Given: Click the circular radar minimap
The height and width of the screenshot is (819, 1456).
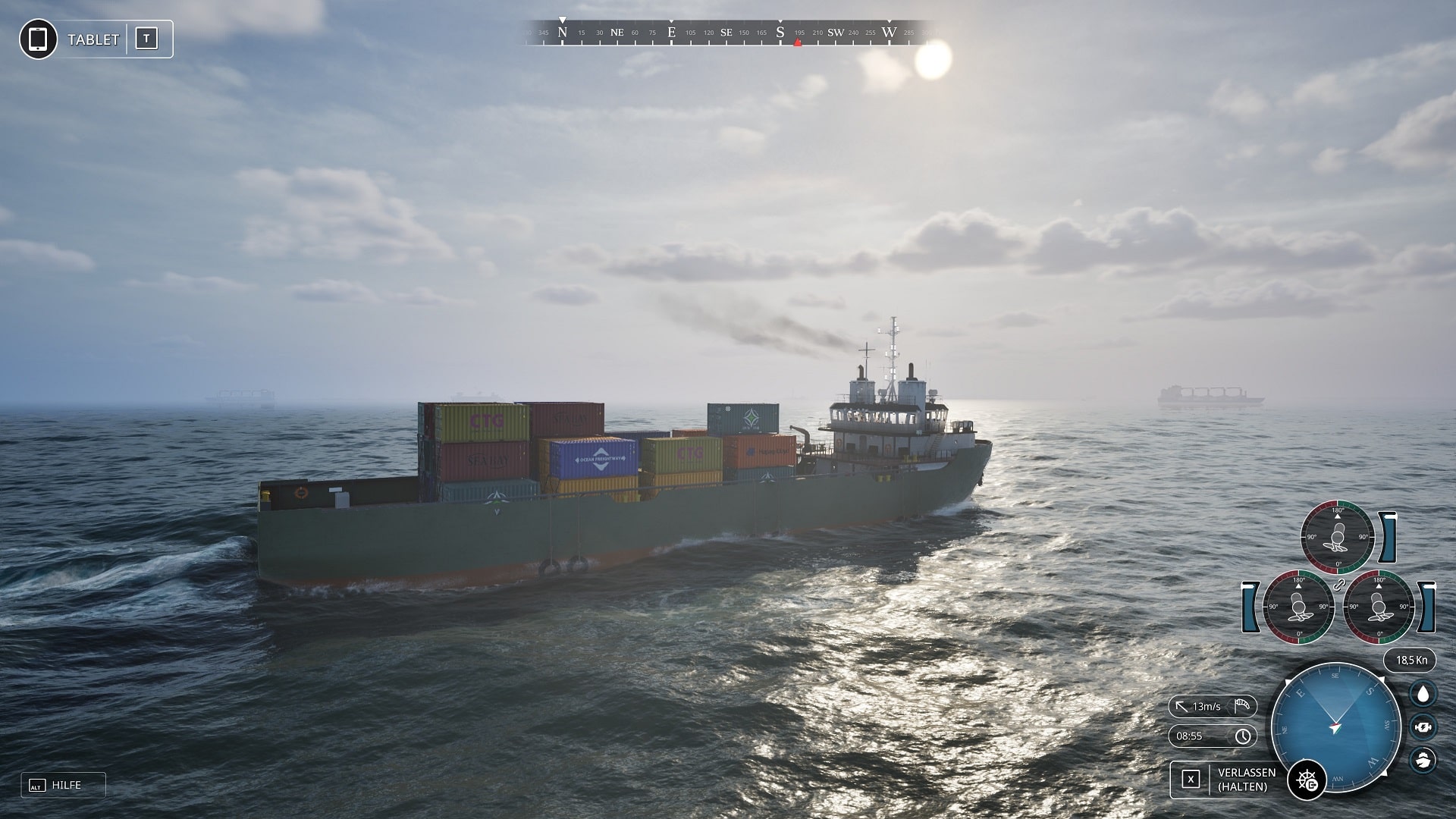Looking at the screenshot, I should (x=1335, y=727).
